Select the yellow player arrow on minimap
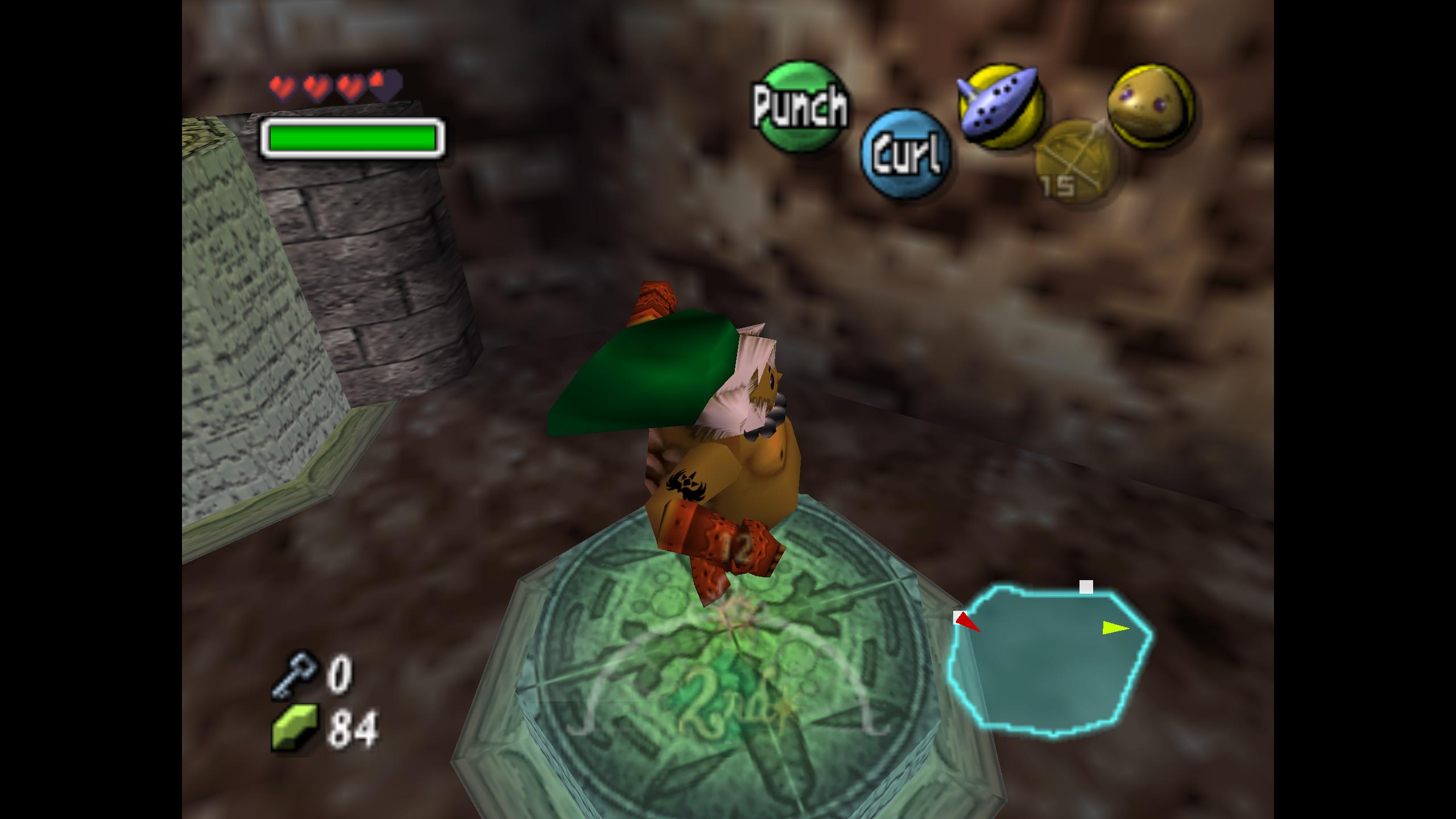Image resolution: width=1456 pixels, height=819 pixels. [1115, 628]
